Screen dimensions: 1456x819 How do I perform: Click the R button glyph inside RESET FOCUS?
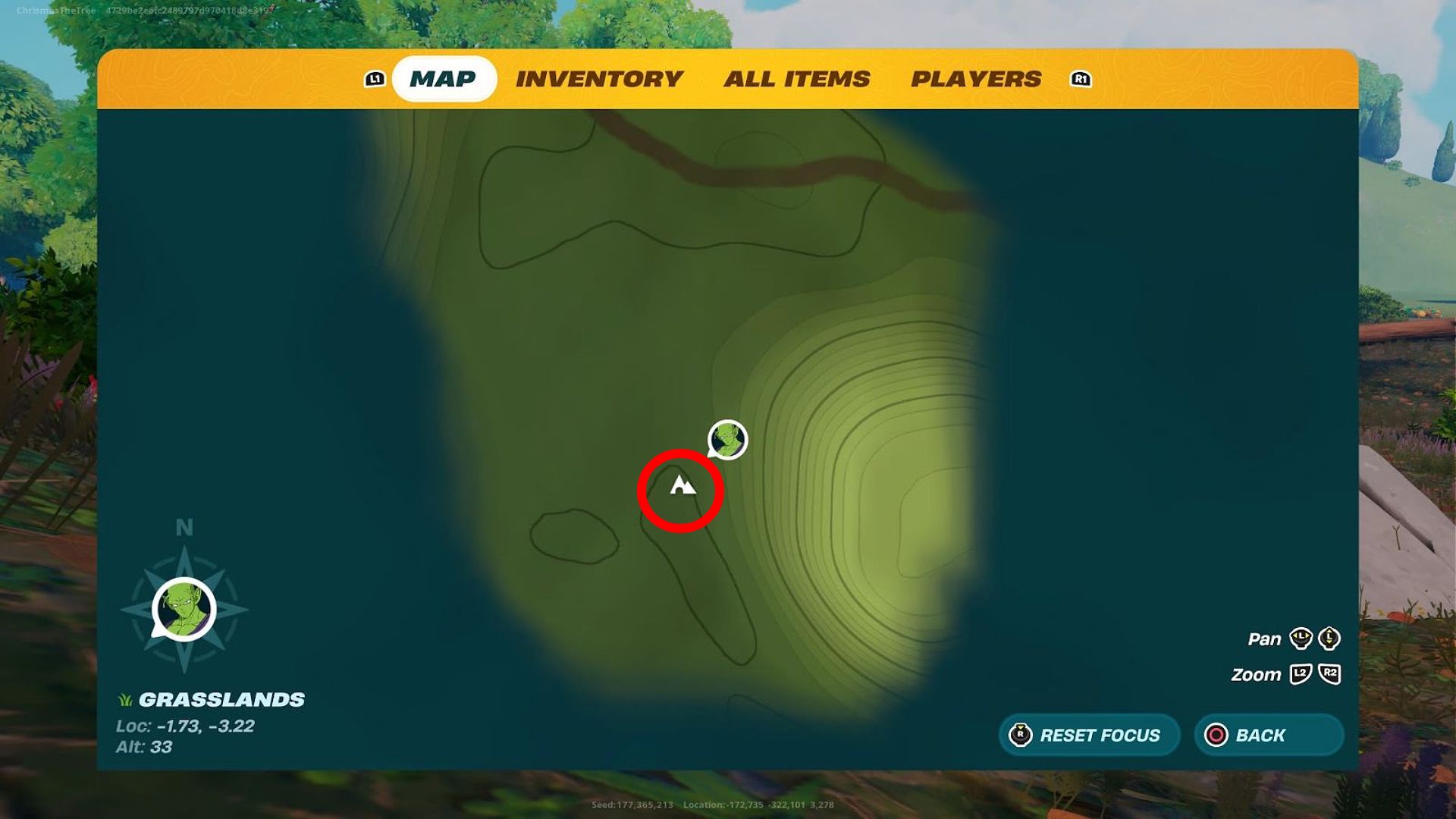click(x=1020, y=734)
